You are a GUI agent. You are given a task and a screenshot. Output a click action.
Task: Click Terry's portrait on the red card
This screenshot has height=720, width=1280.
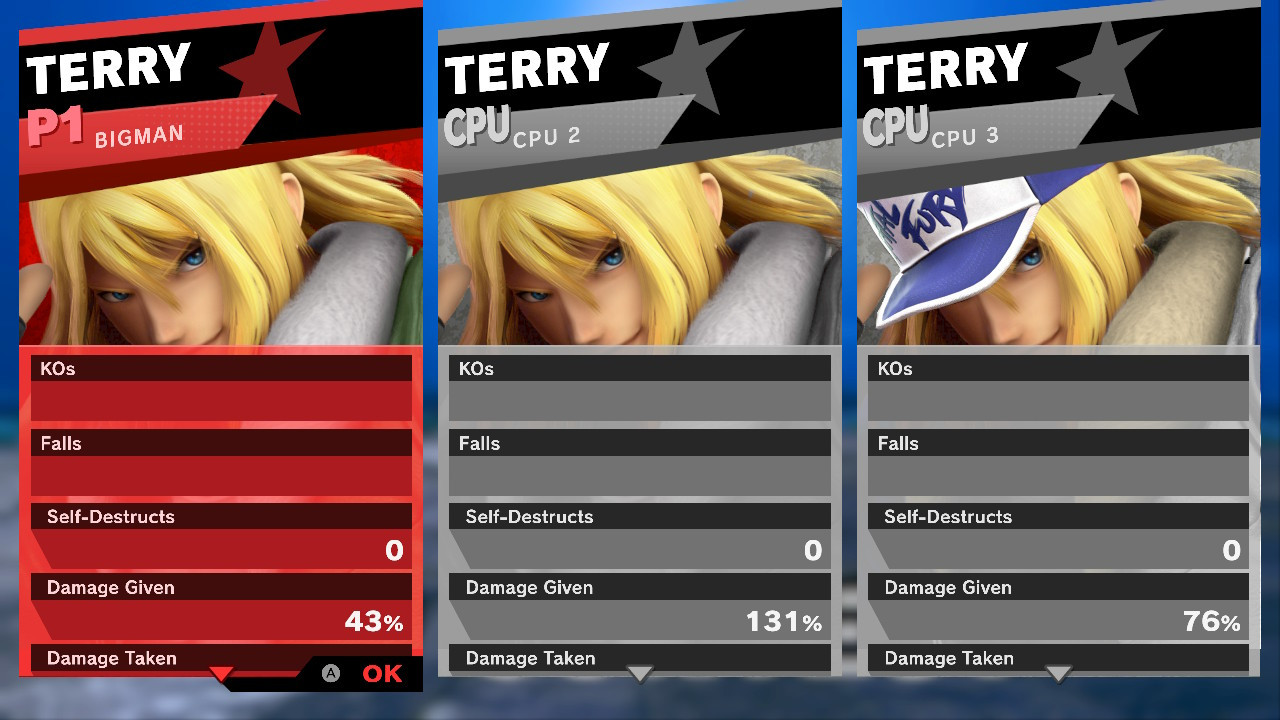click(x=221, y=255)
